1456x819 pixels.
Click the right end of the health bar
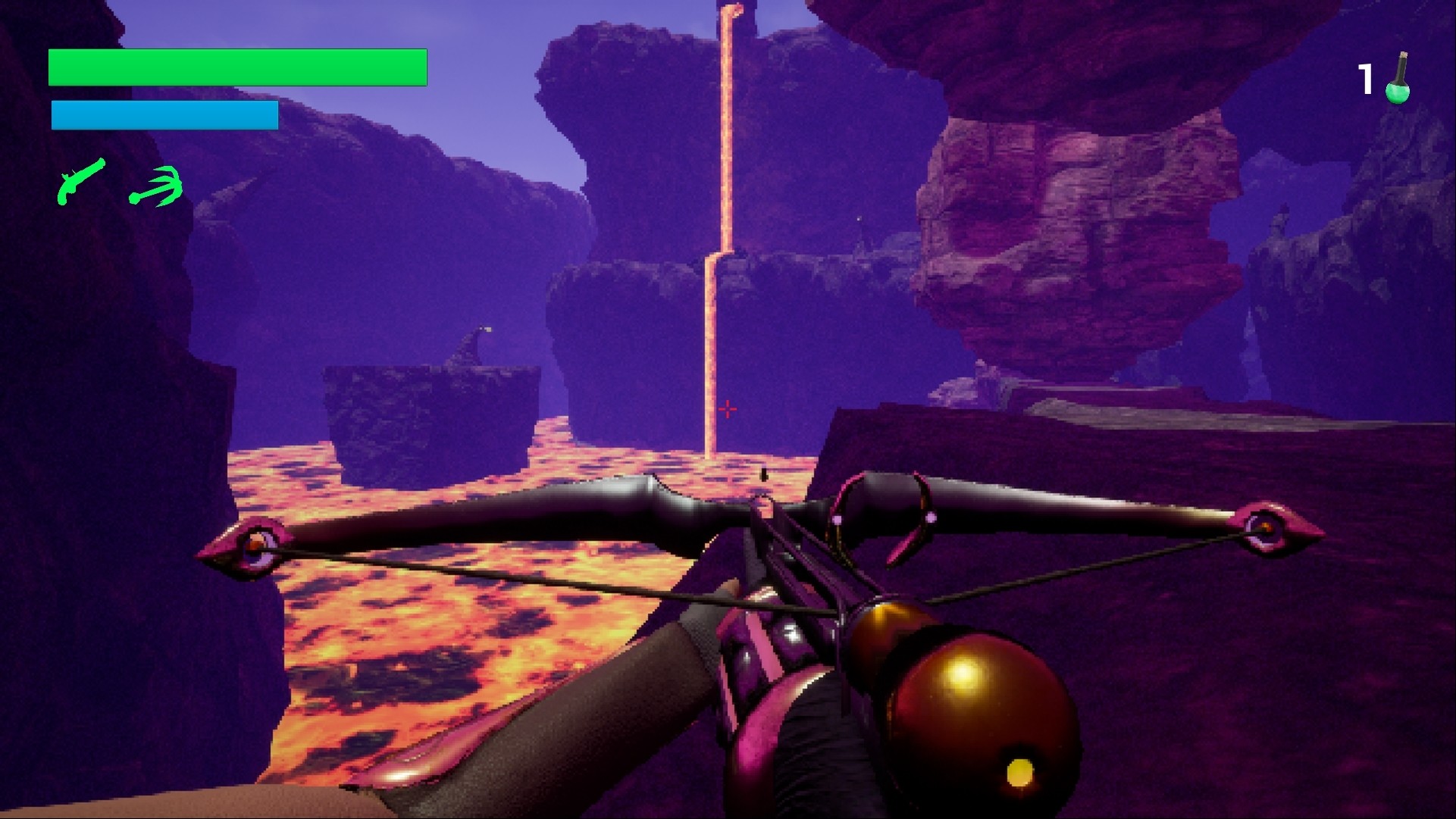[421, 68]
